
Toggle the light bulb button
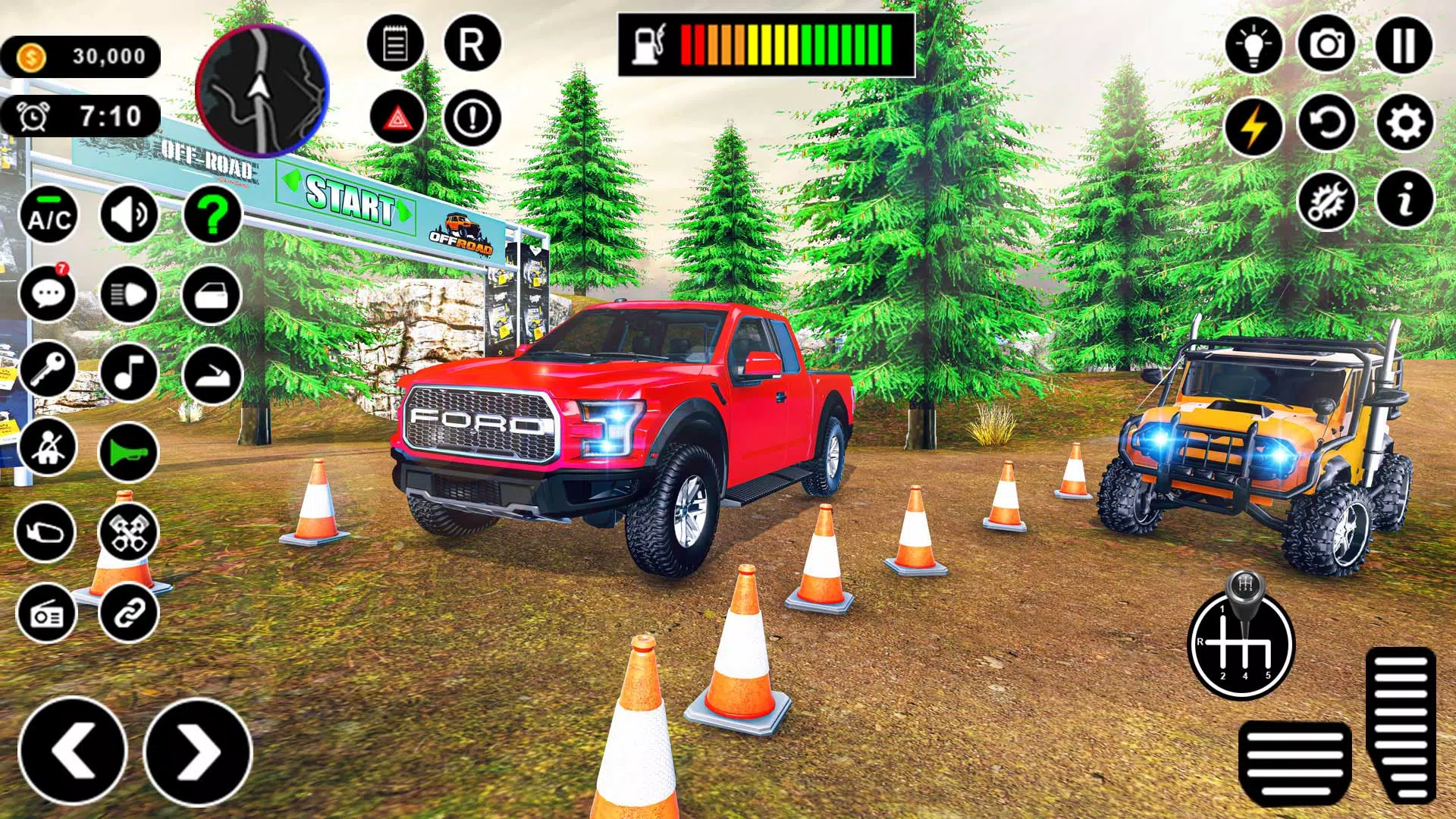click(1253, 45)
